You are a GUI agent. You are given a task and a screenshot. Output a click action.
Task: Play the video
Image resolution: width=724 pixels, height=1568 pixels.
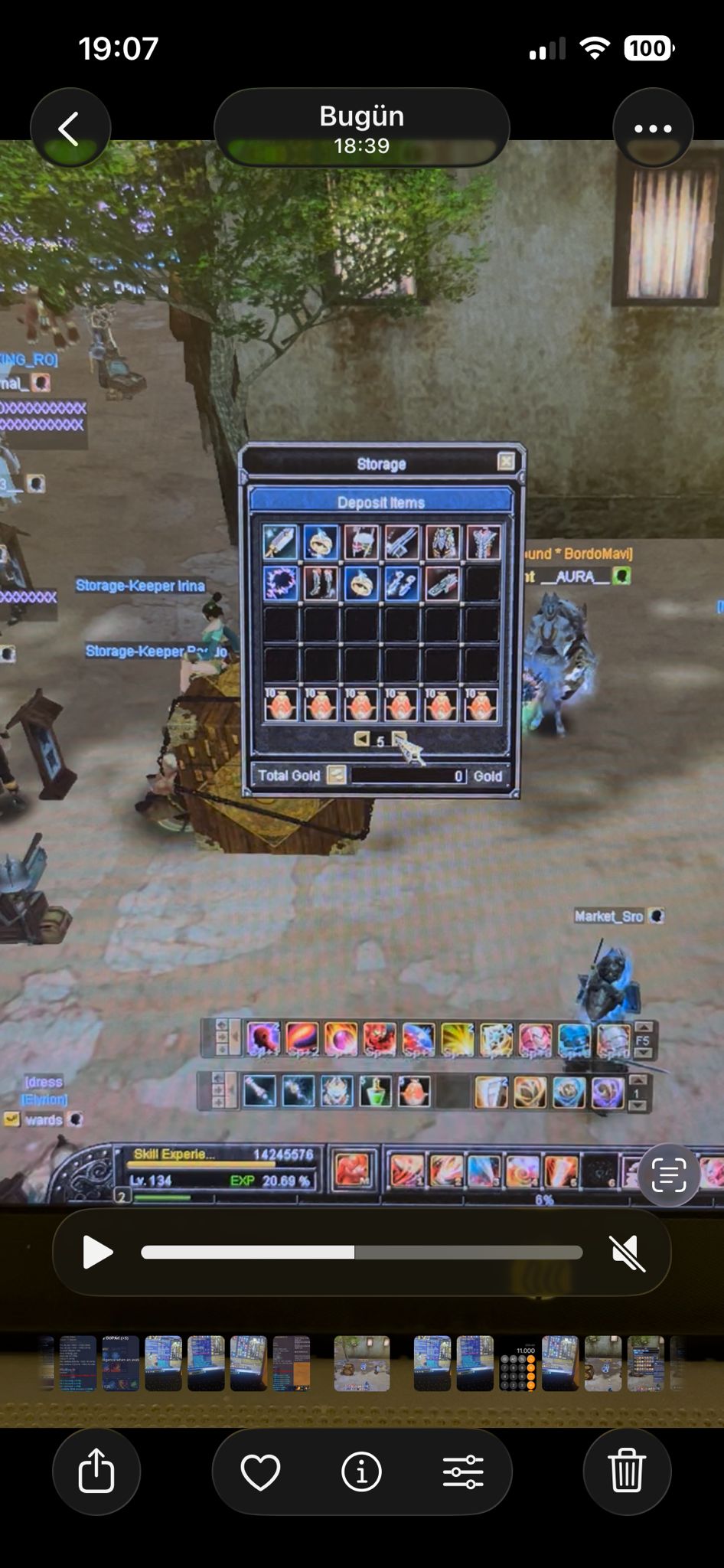(97, 1252)
